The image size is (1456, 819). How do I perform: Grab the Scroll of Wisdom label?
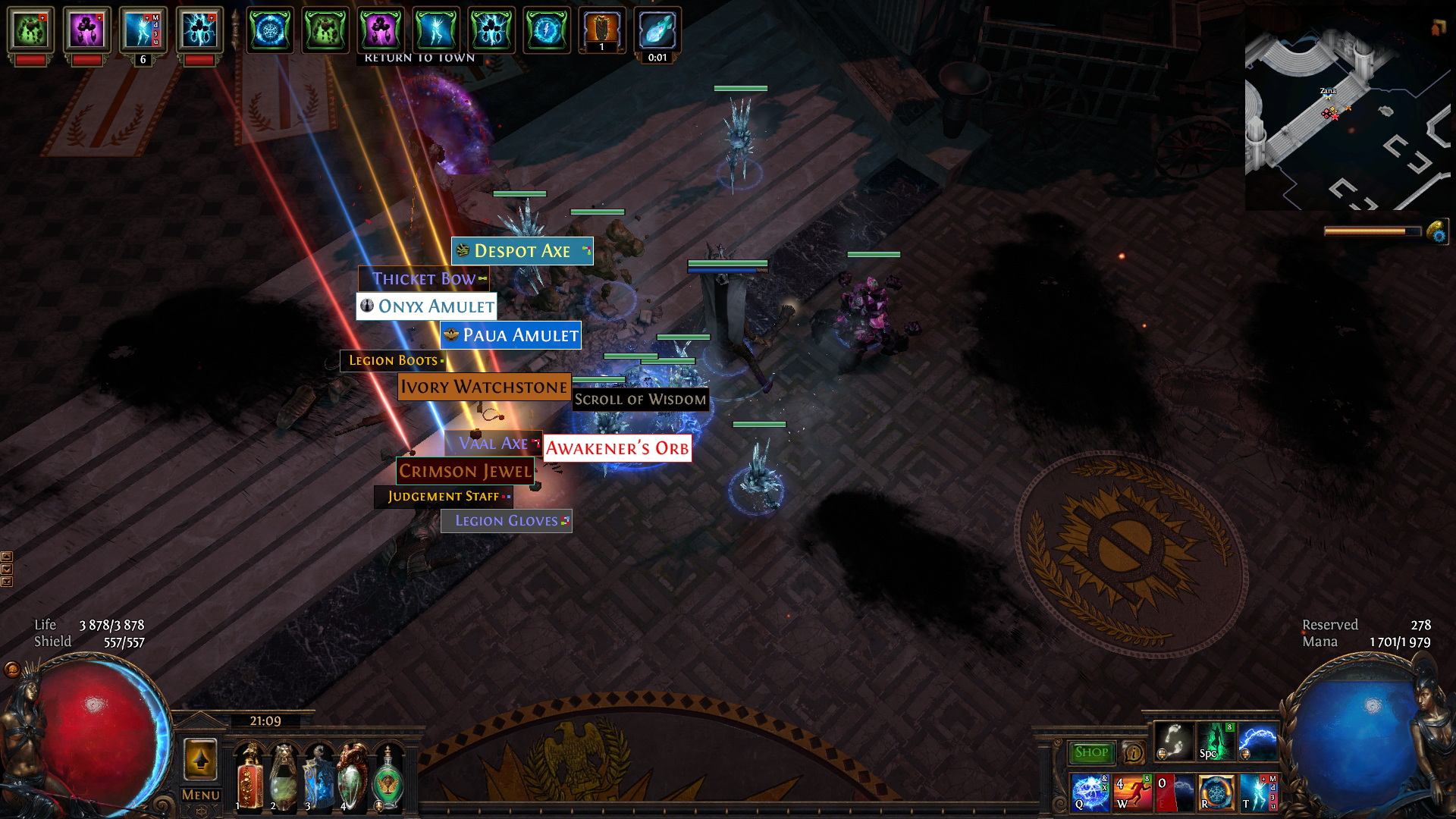(640, 400)
